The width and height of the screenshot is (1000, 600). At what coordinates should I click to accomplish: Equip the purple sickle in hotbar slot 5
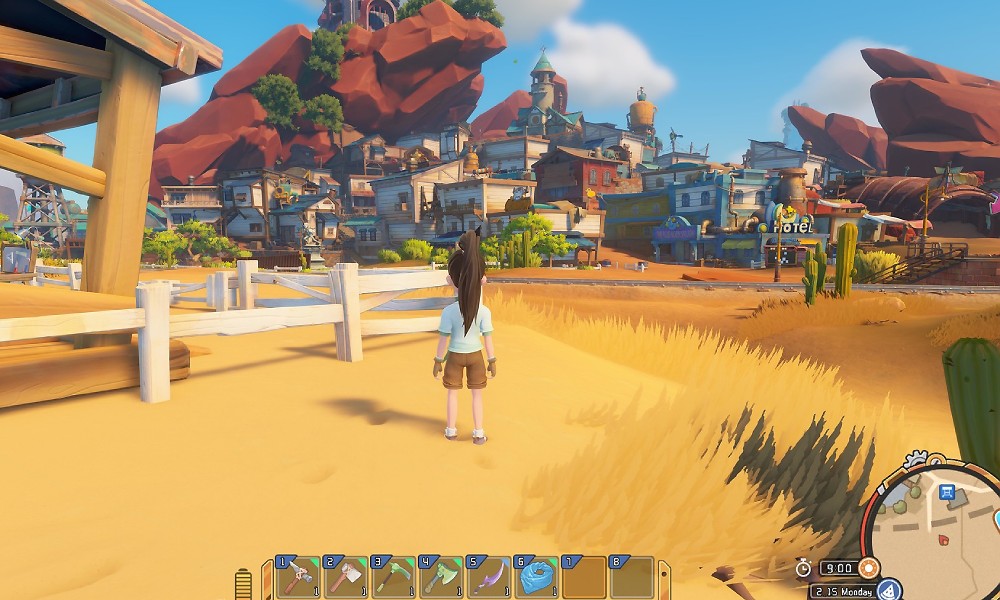click(x=490, y=578)
